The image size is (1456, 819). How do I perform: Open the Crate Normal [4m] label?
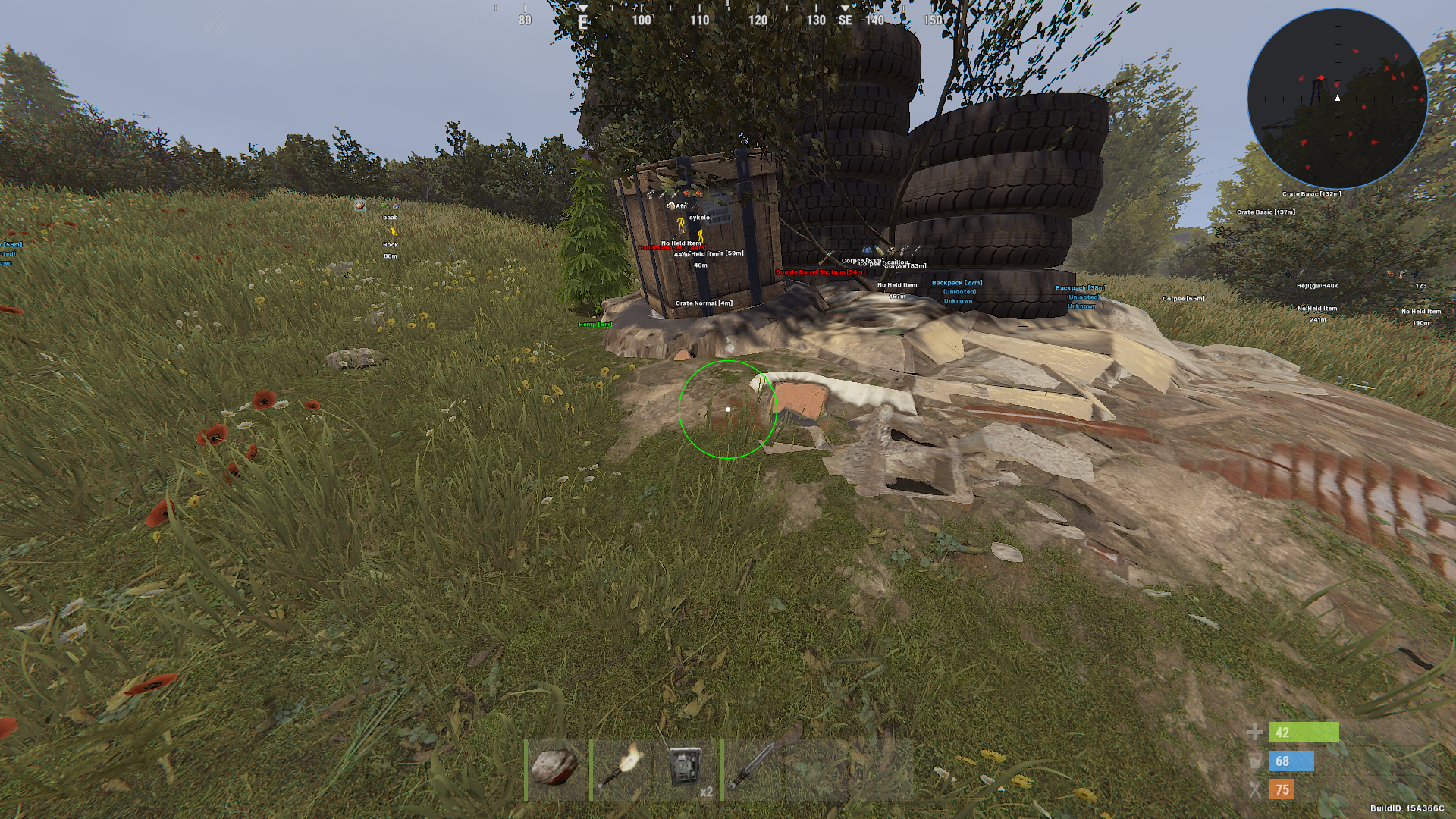pos(704,303)
